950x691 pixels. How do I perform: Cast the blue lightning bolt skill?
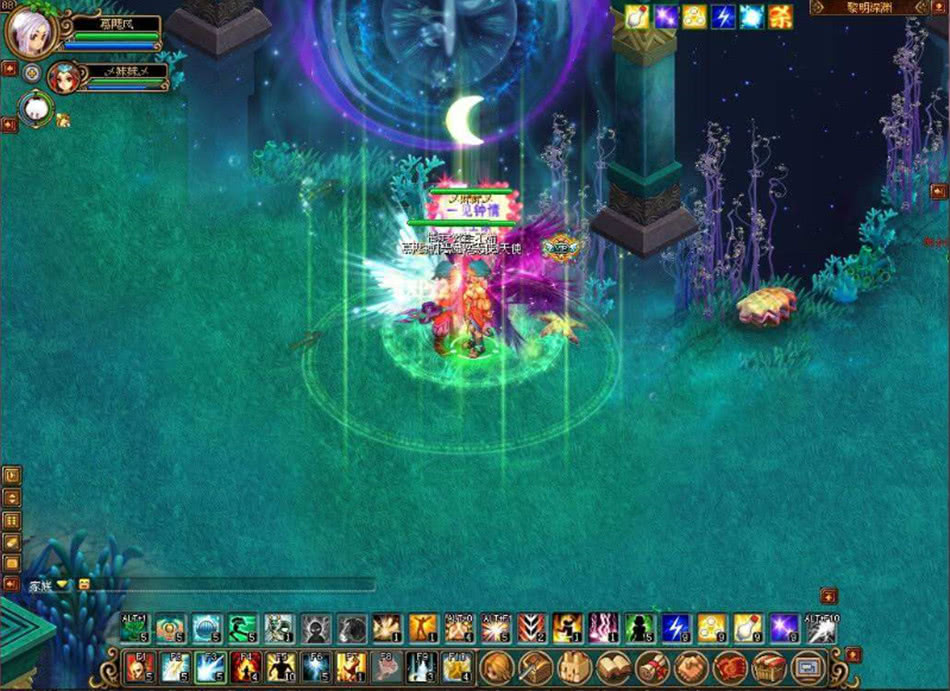pos(677,628)
